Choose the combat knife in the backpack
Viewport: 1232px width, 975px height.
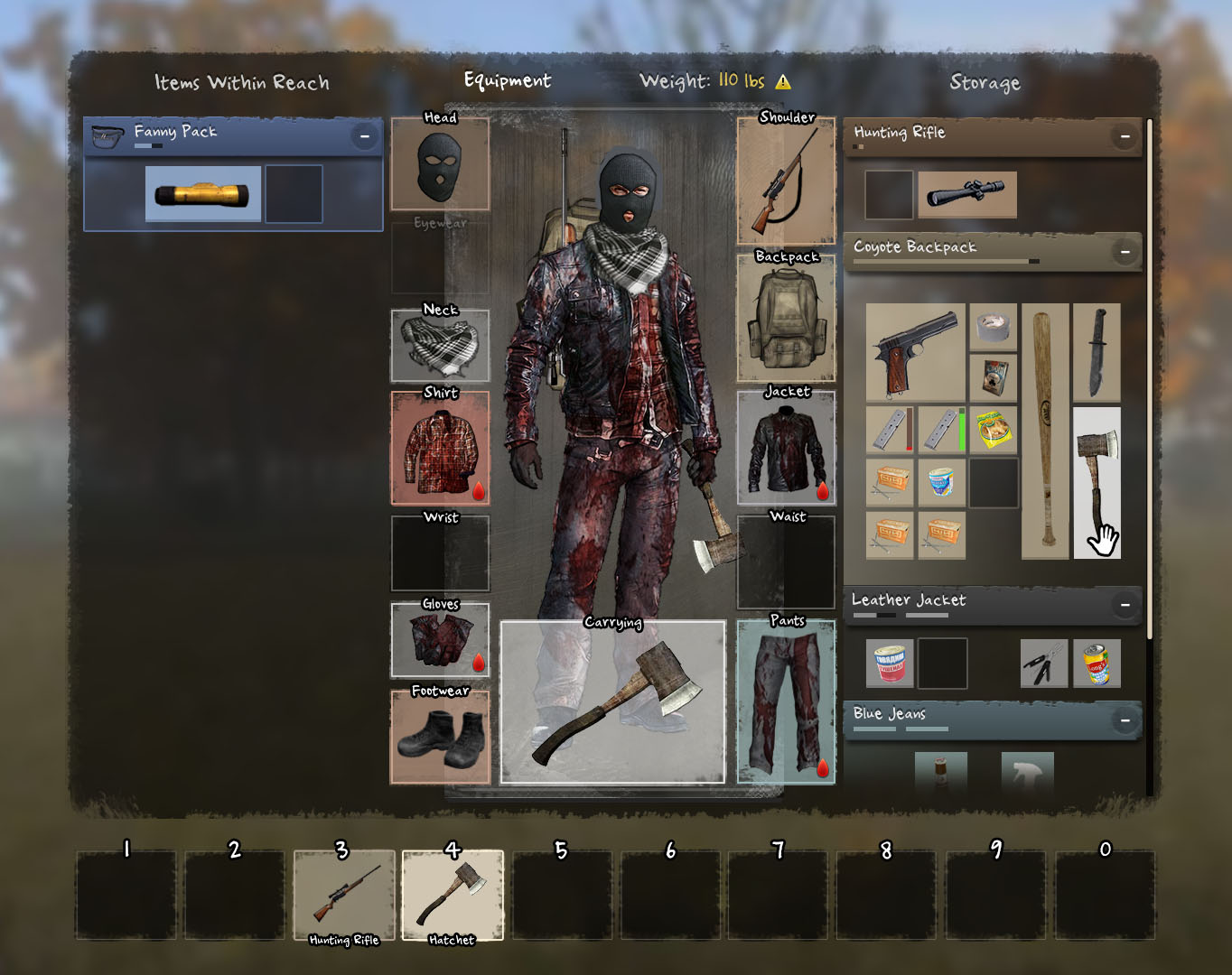(x=1097, y=352)
